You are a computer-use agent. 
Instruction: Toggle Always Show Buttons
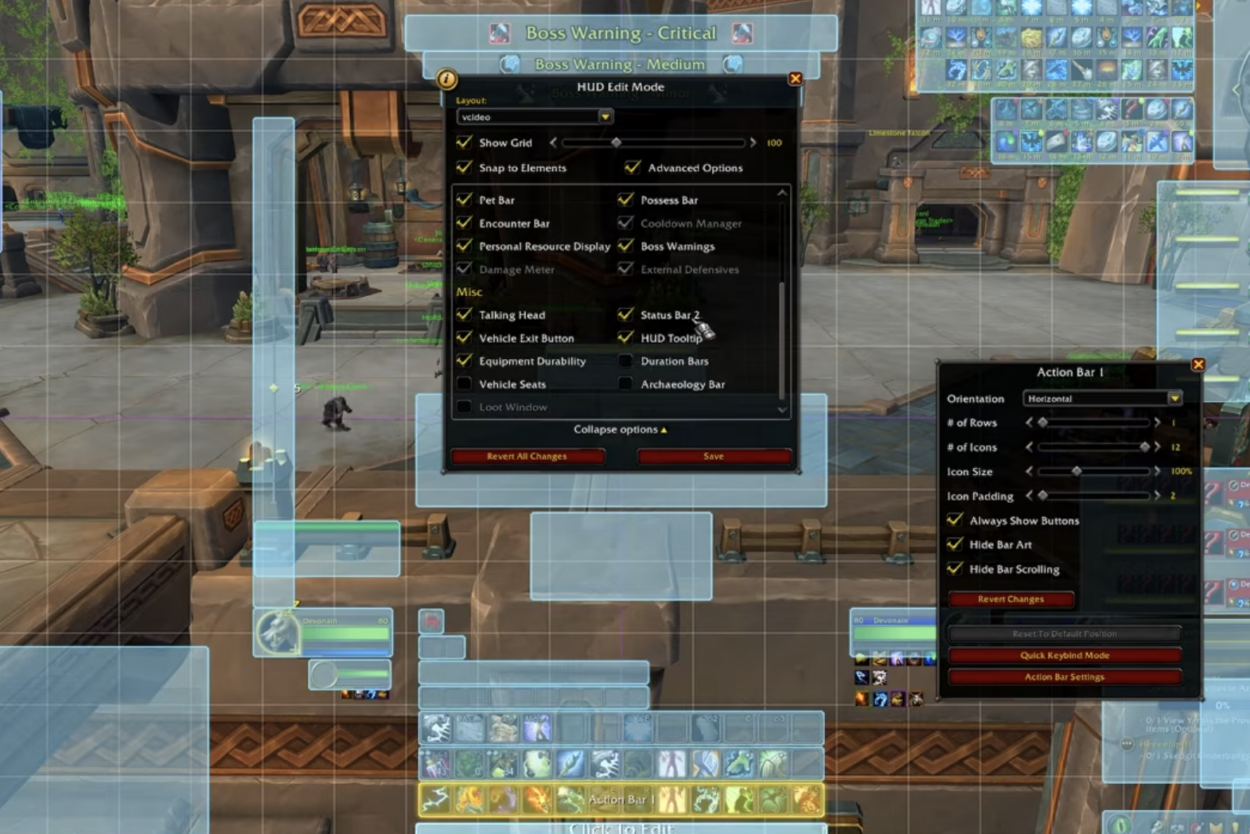(955, 521)
